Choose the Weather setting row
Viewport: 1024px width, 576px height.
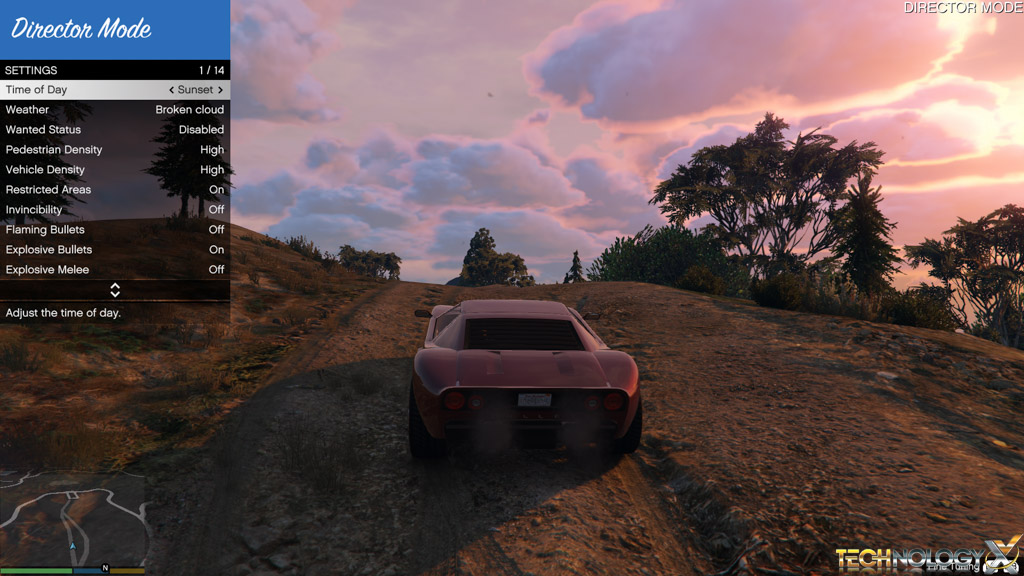coord(115,110)
